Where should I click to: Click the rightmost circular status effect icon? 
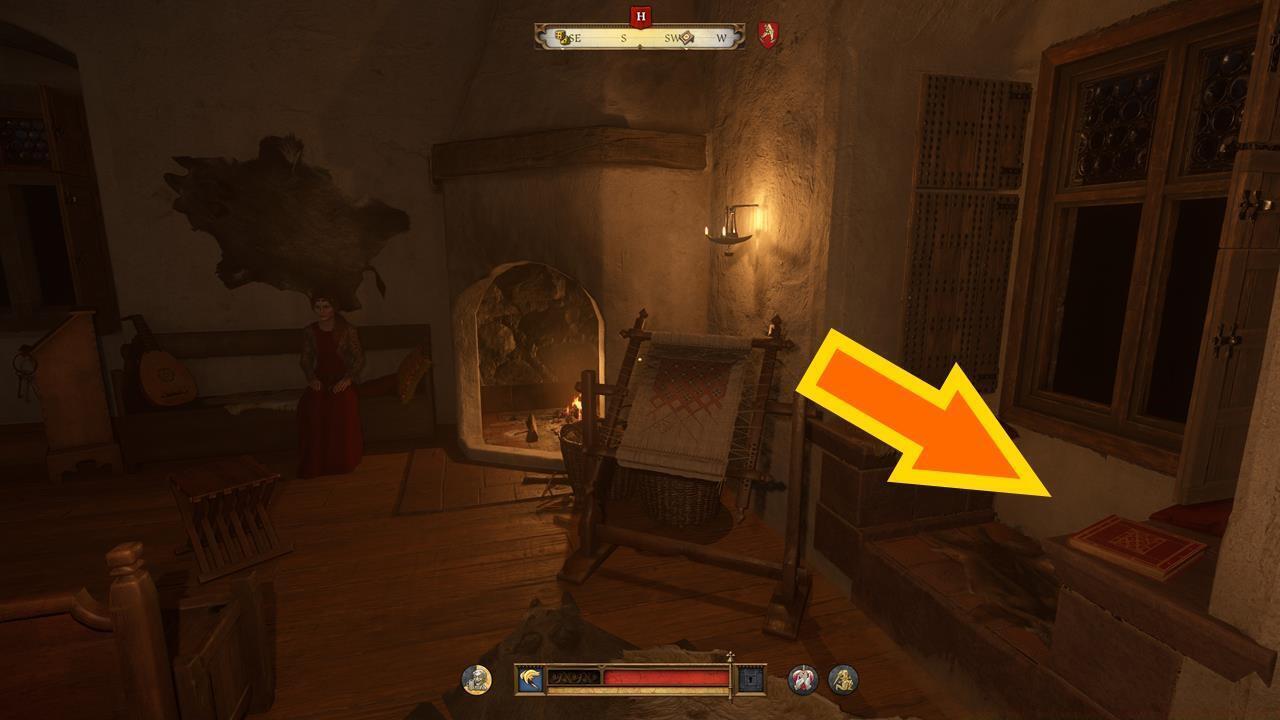[x=843, y=680]
